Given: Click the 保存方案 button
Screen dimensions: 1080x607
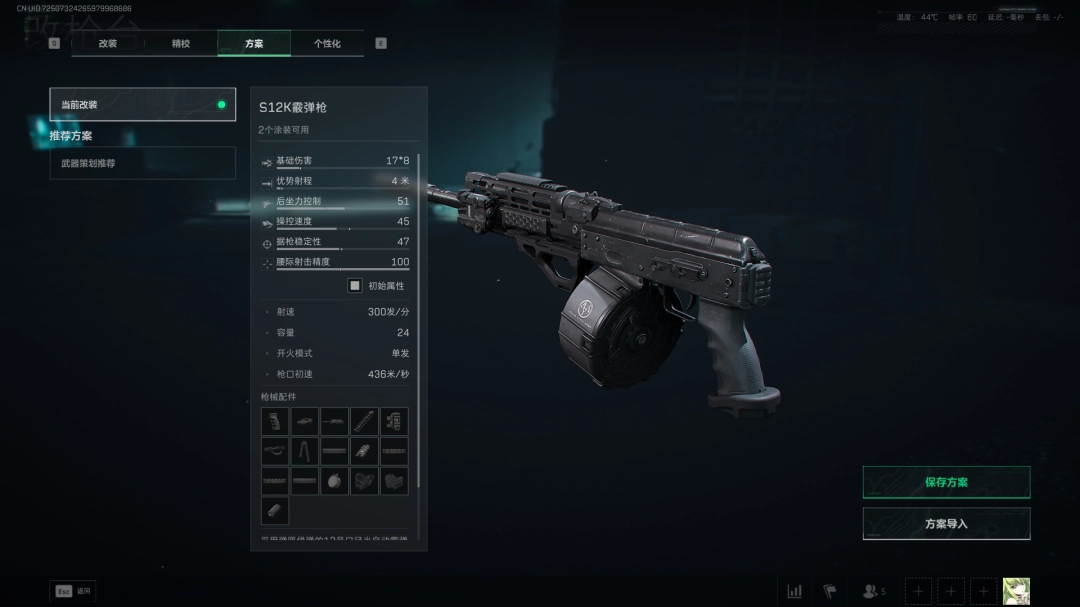Looking at the screenshot, I should pos(946,482).
